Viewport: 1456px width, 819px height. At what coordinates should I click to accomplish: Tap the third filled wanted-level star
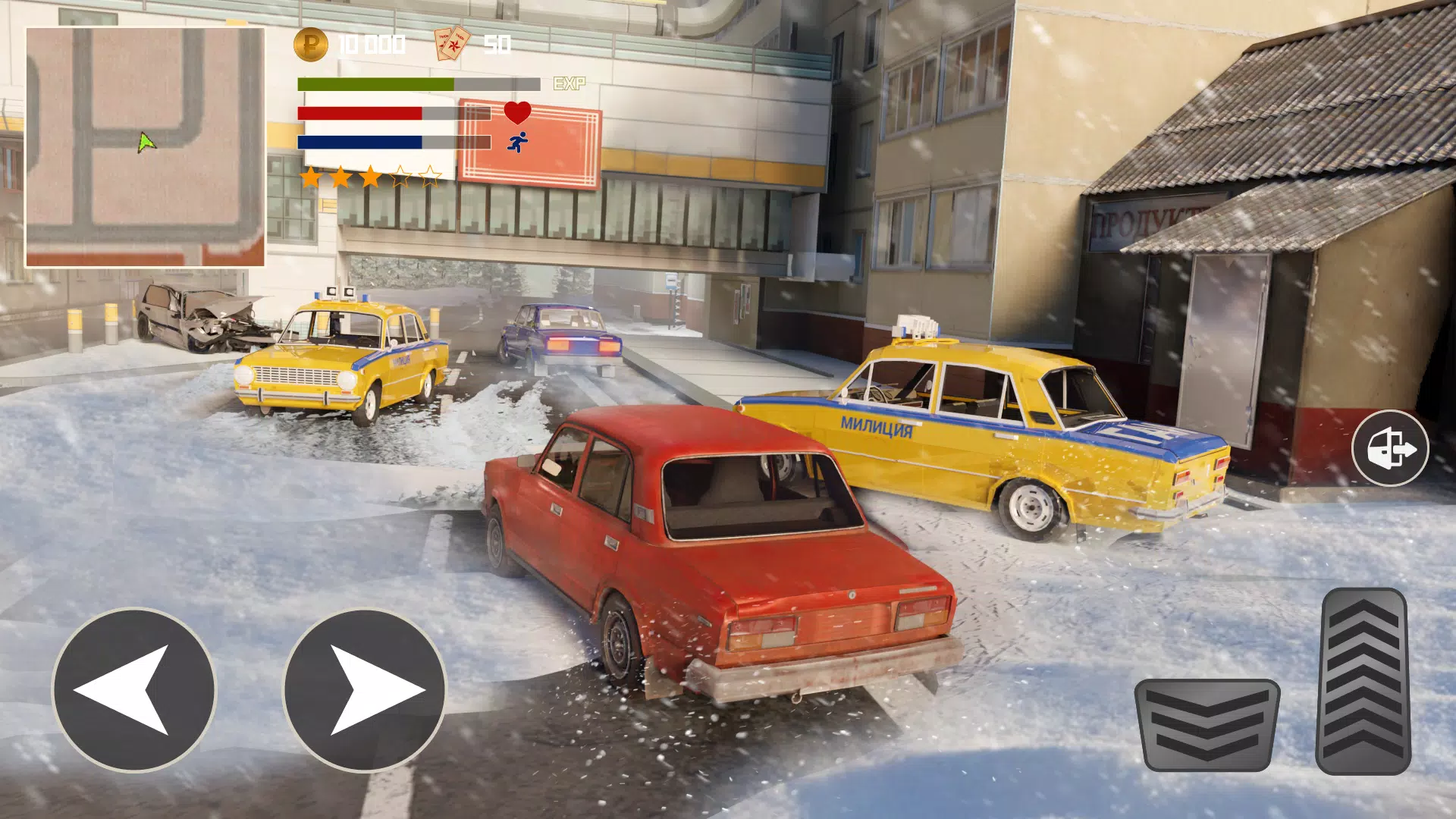tap(372, 174)
